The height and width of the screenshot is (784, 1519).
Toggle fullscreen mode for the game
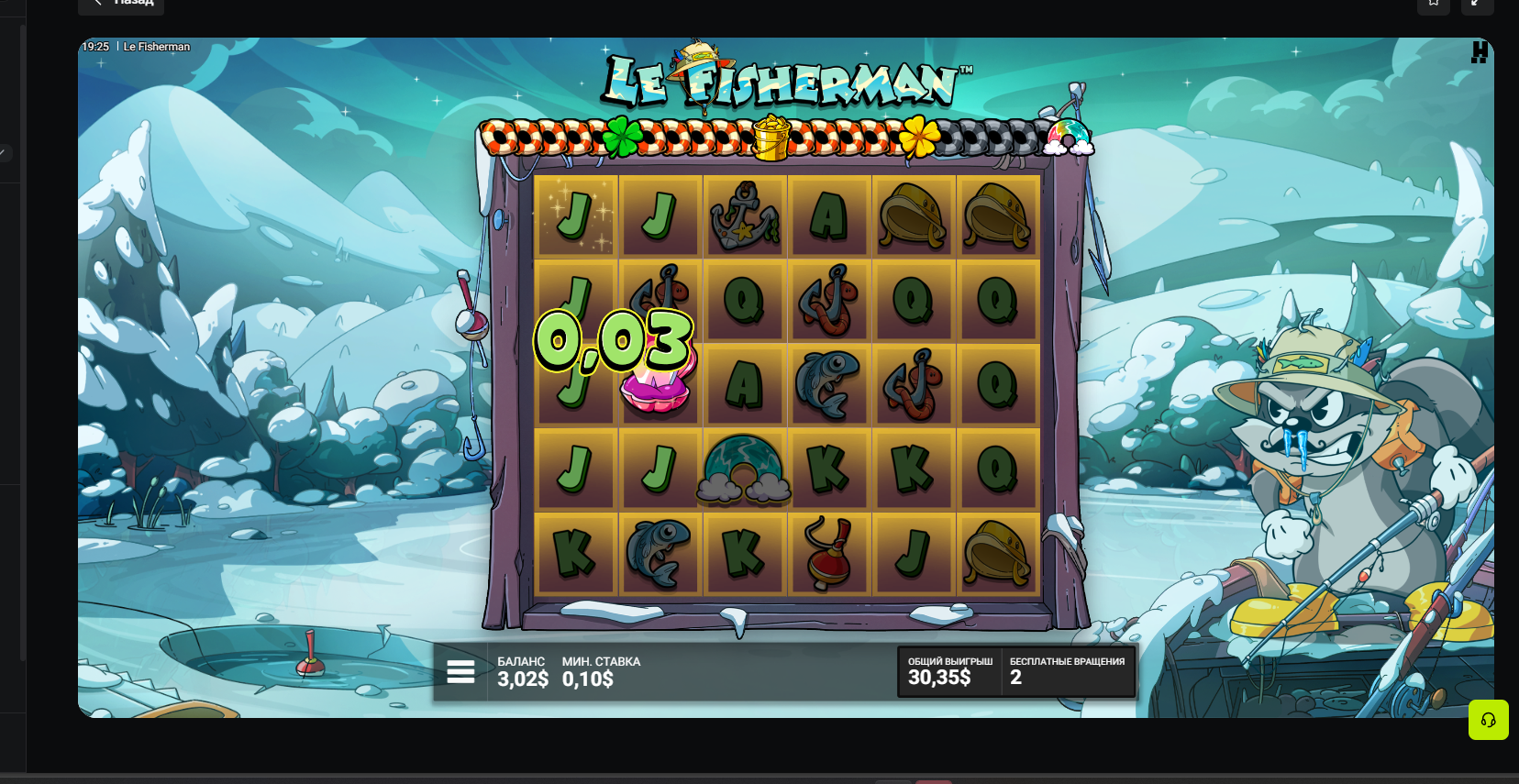tap(1477, 4)
